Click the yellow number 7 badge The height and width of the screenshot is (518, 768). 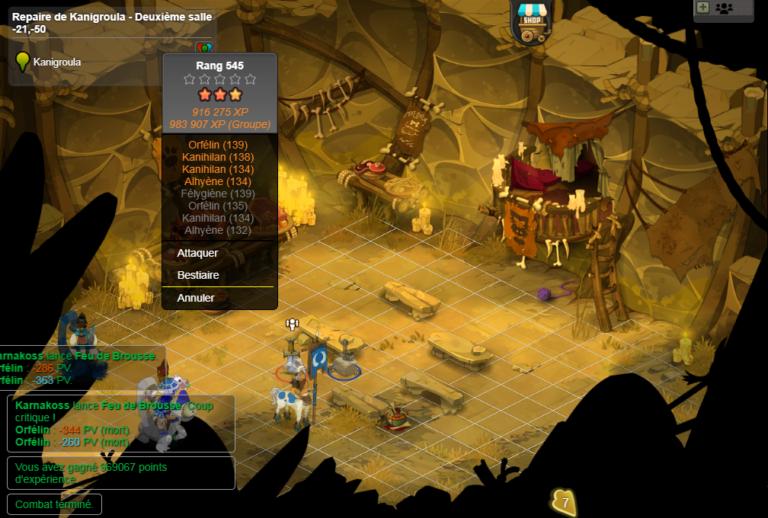[x=564, y=502]
